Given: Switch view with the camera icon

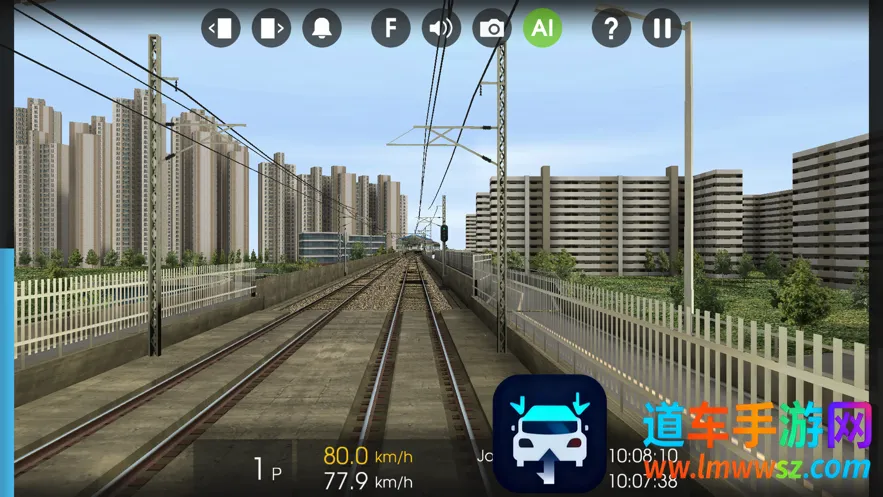Looking at the screenshot, I should coord(492,28).
